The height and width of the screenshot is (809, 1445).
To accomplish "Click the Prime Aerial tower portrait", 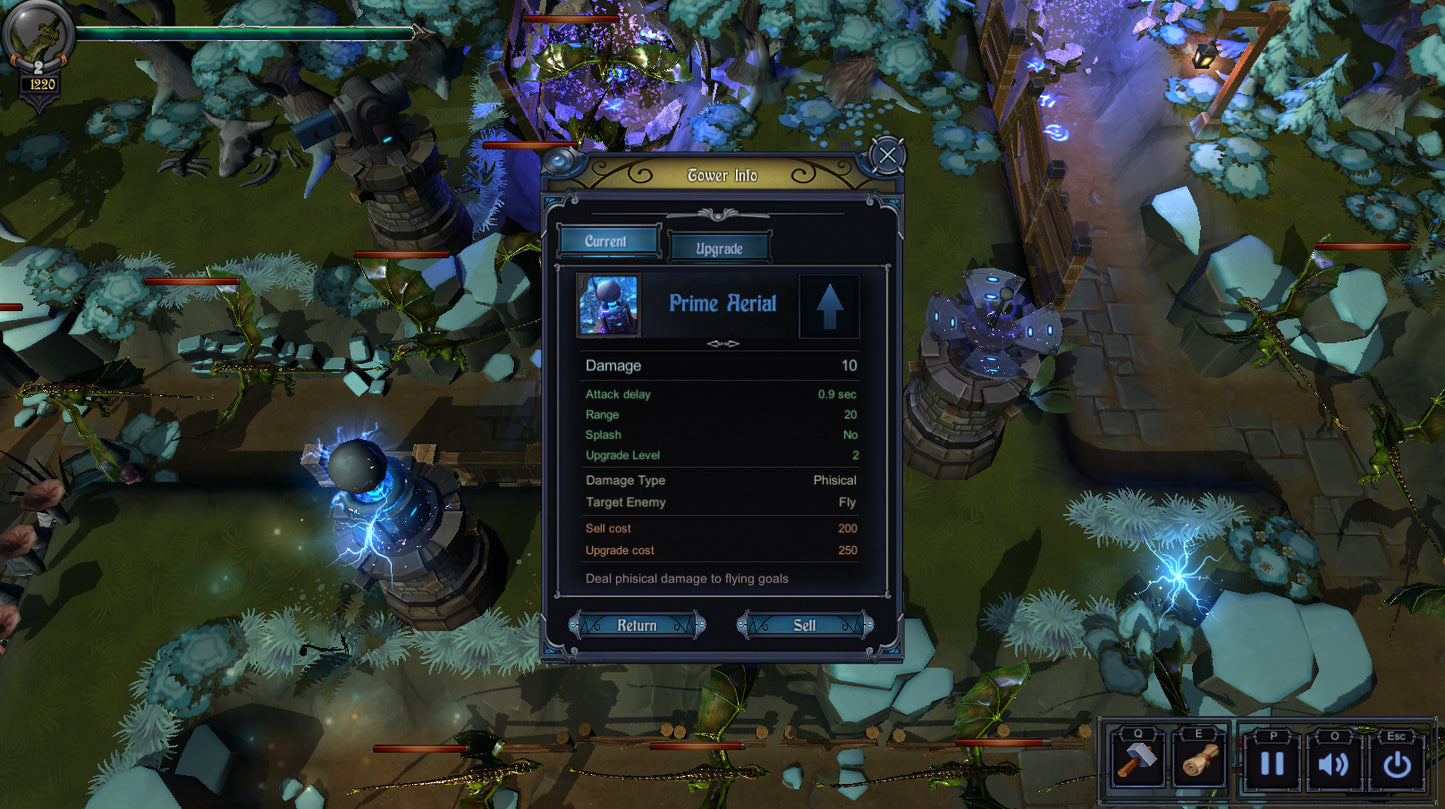I will pyautogui.click(x=609, y=305).
